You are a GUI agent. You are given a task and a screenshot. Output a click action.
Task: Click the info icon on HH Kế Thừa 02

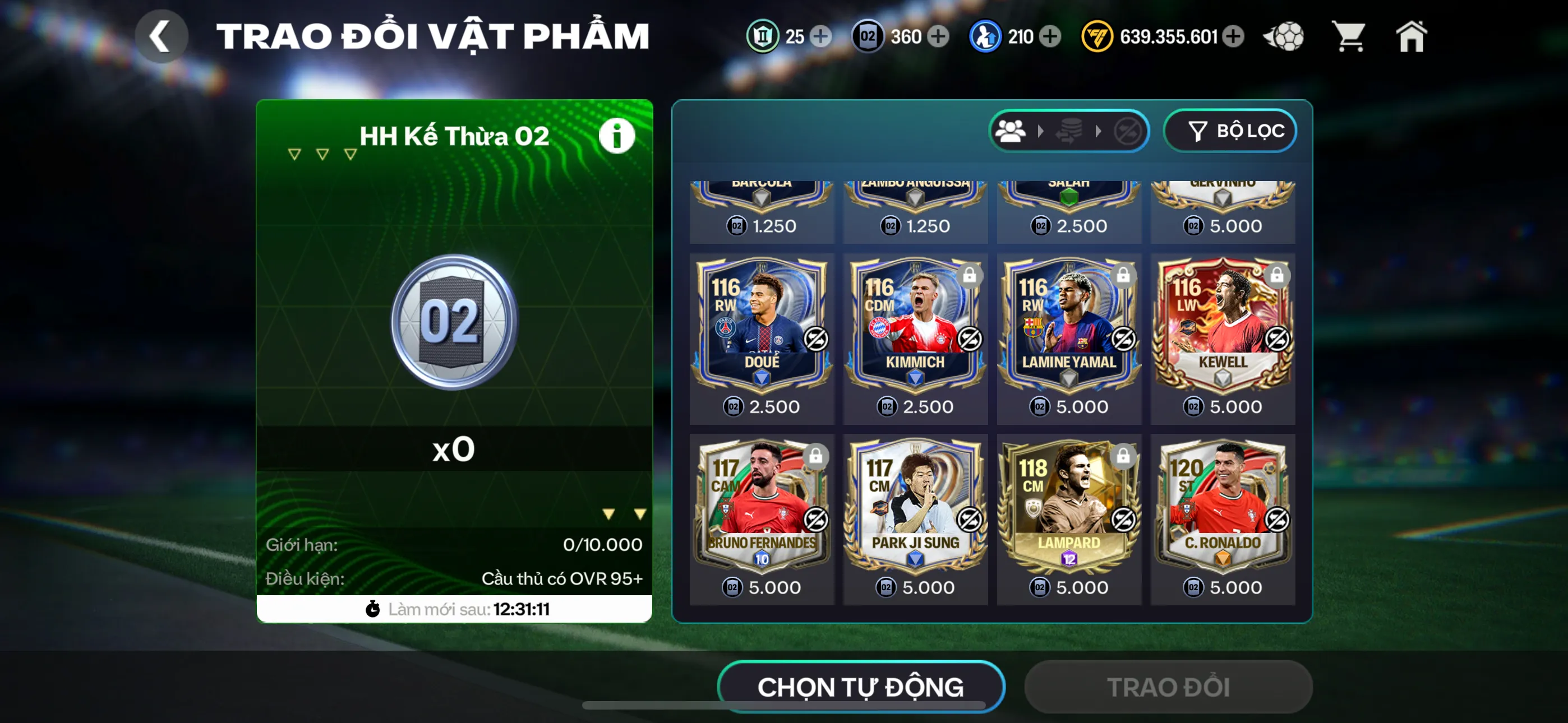pos(617,135)
